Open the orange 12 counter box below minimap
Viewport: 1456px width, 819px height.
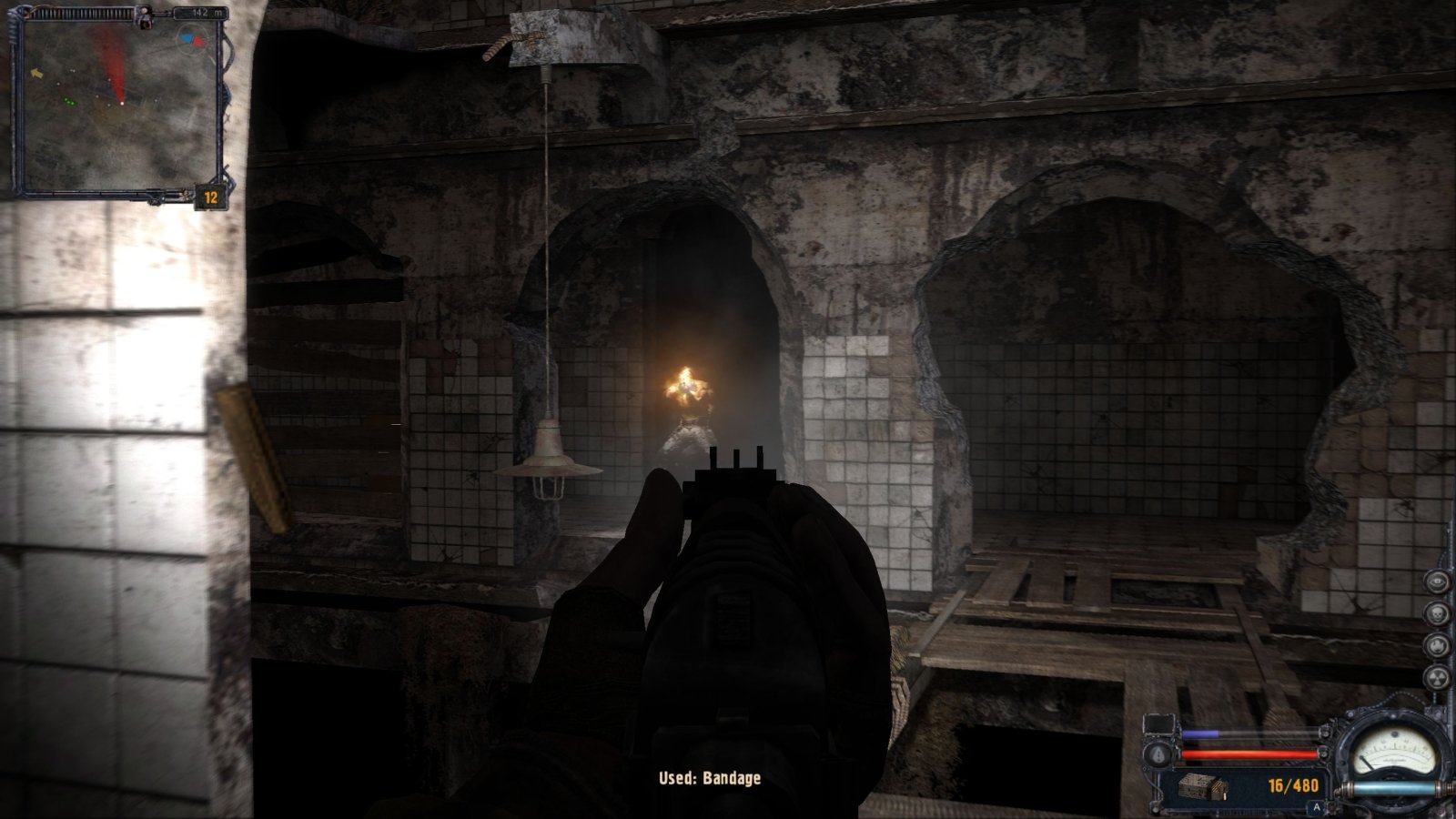point(210,196)
